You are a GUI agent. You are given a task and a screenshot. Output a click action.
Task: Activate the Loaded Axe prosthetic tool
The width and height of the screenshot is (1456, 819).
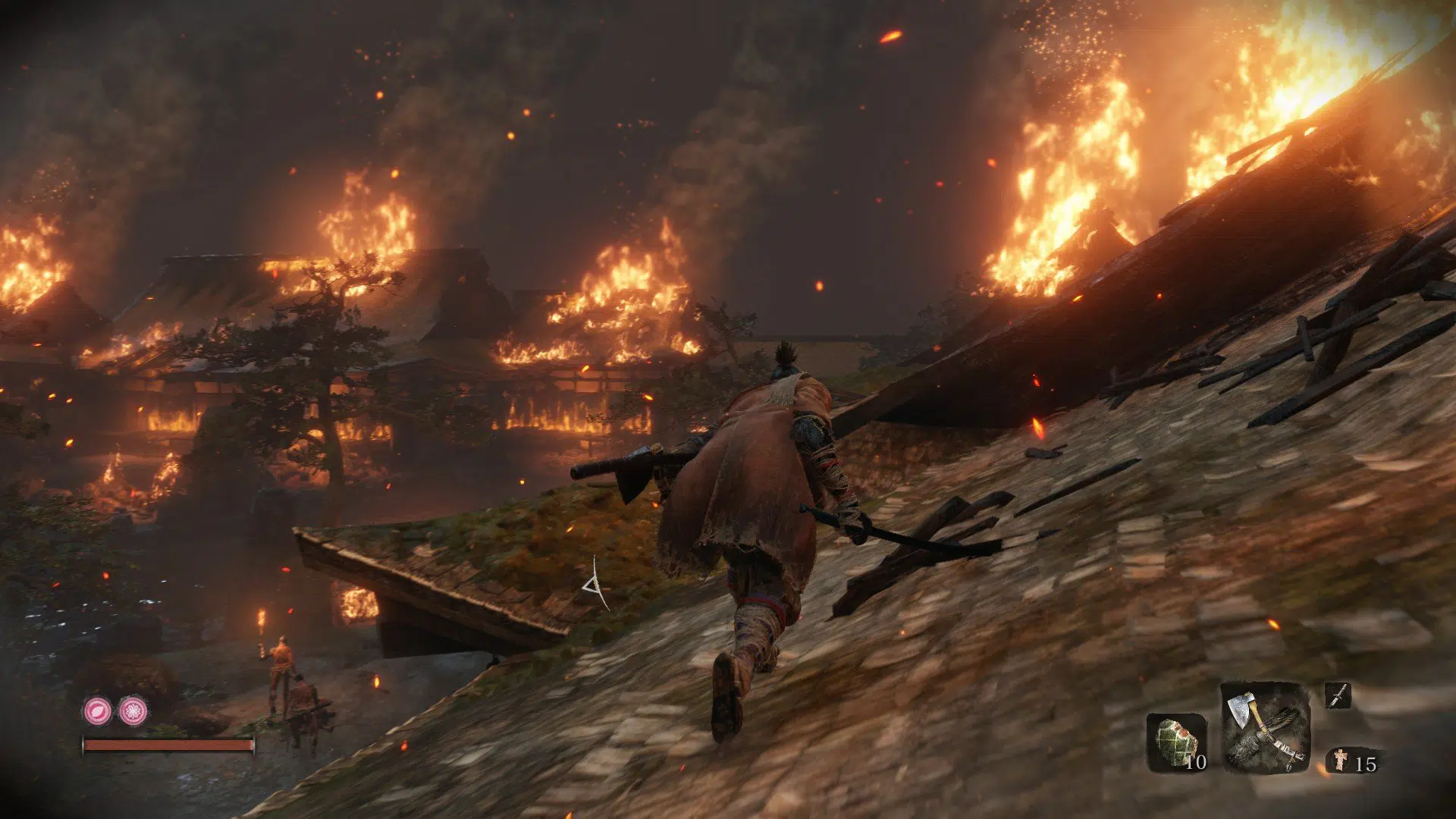pyautogui.click(x=1265, y=726)
